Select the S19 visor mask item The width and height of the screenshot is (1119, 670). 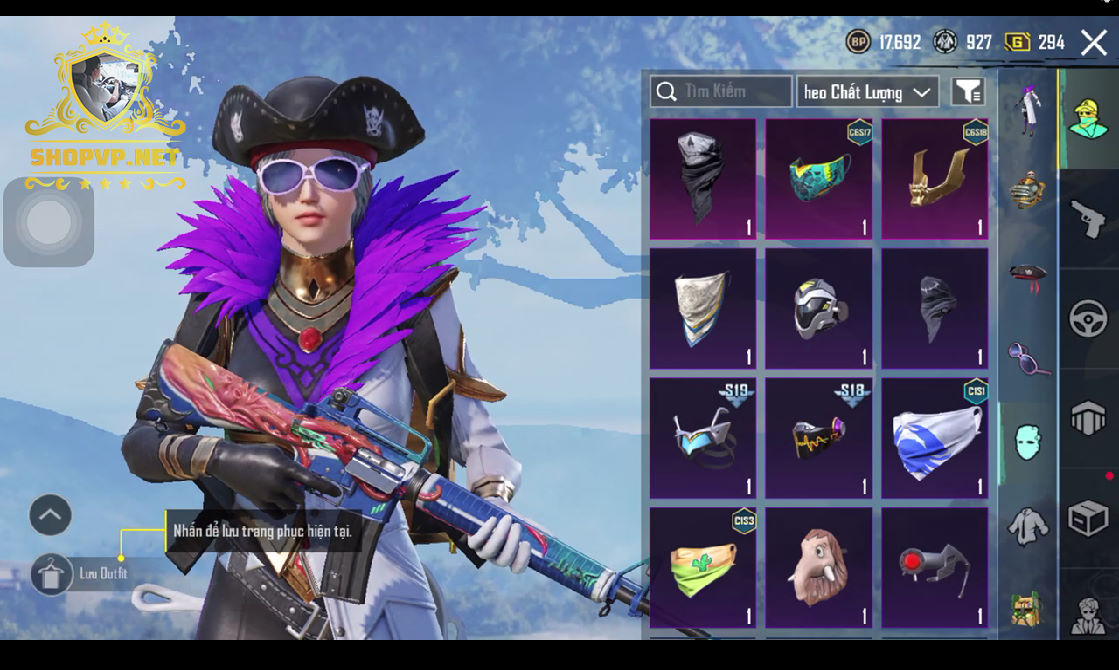[x=703, y=438]
